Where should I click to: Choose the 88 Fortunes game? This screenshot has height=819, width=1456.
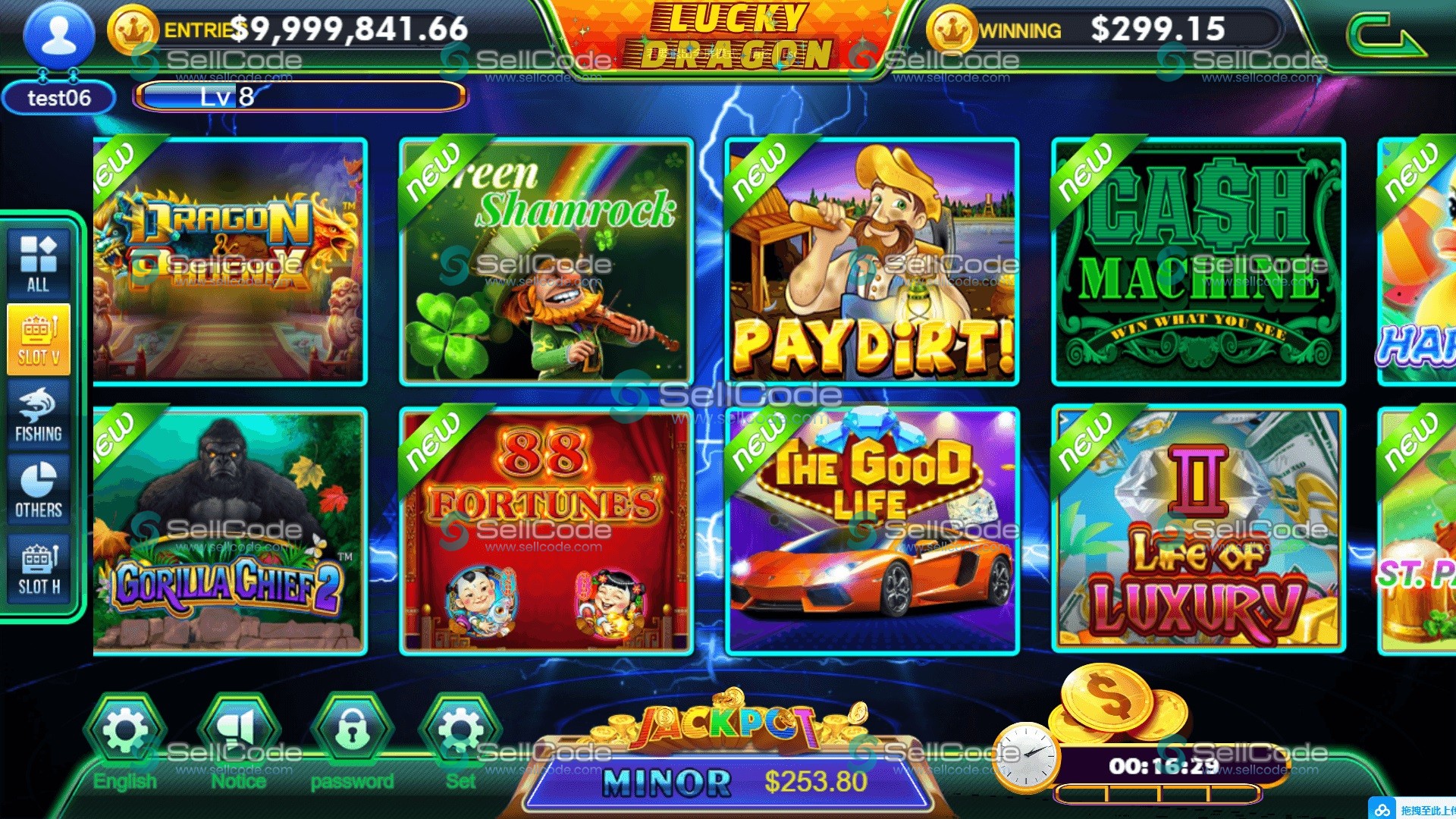pyautogui.click(x=546, y=531)
